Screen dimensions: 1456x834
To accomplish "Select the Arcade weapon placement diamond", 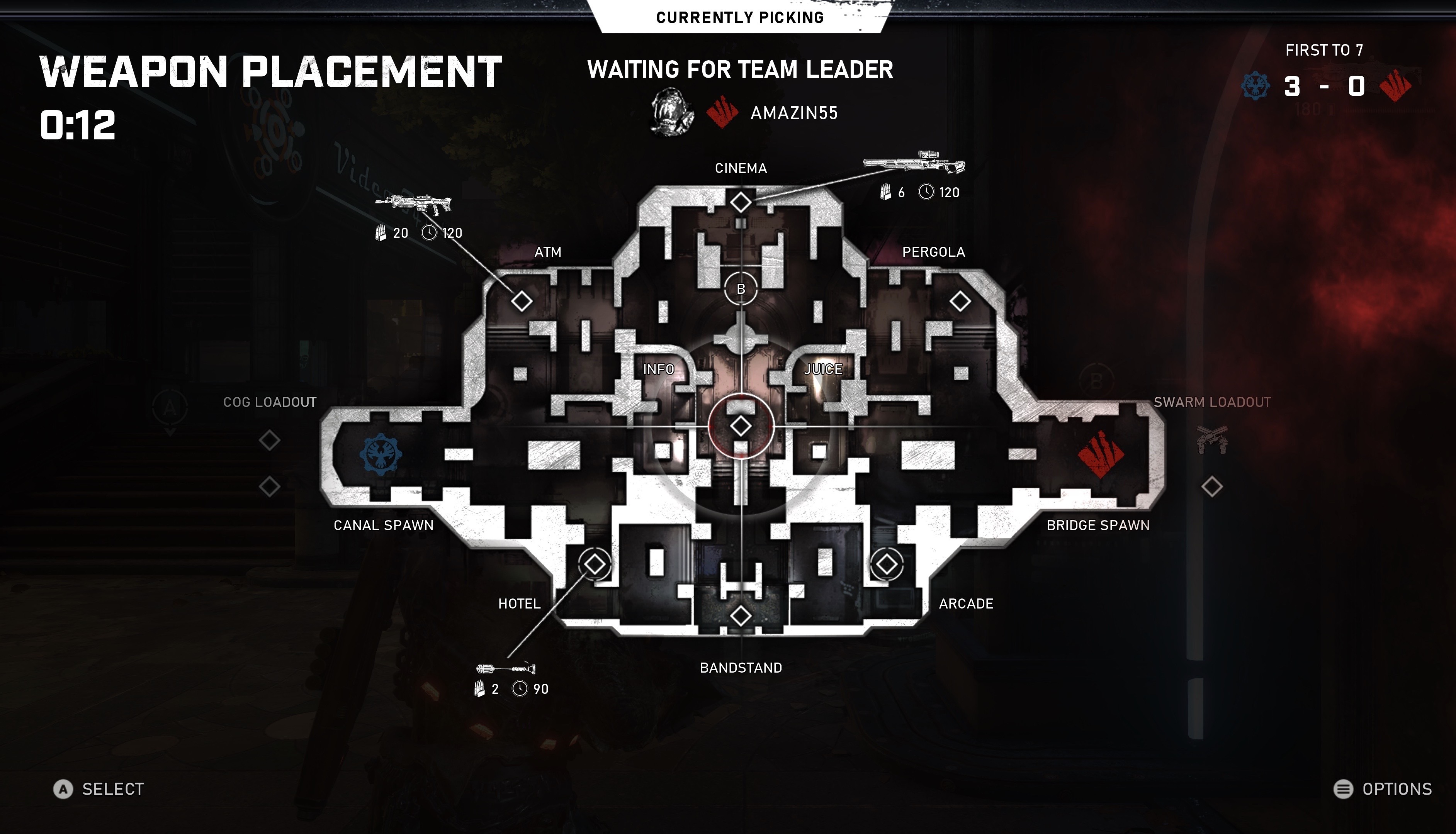I will (x=887, y=564).
